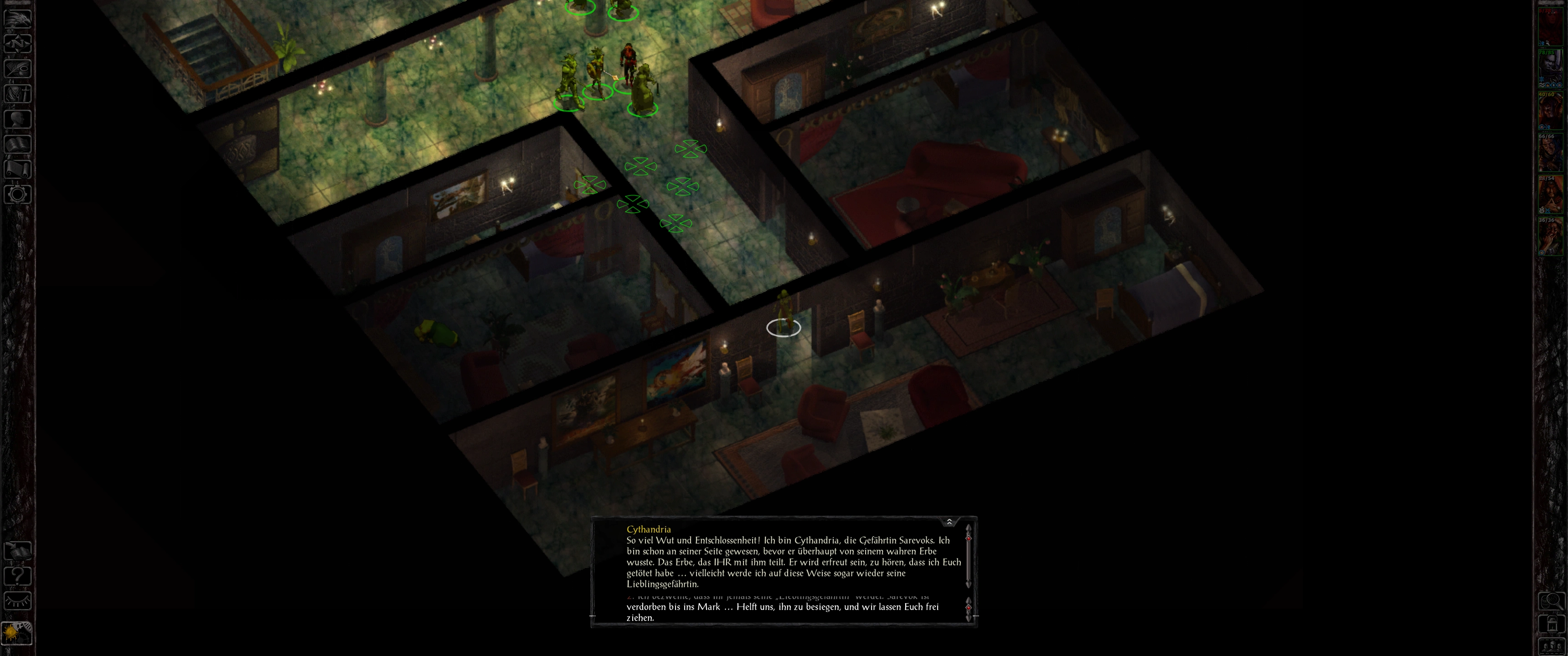
Task: Open the area map with the compass button
Action: pos(18,43)
